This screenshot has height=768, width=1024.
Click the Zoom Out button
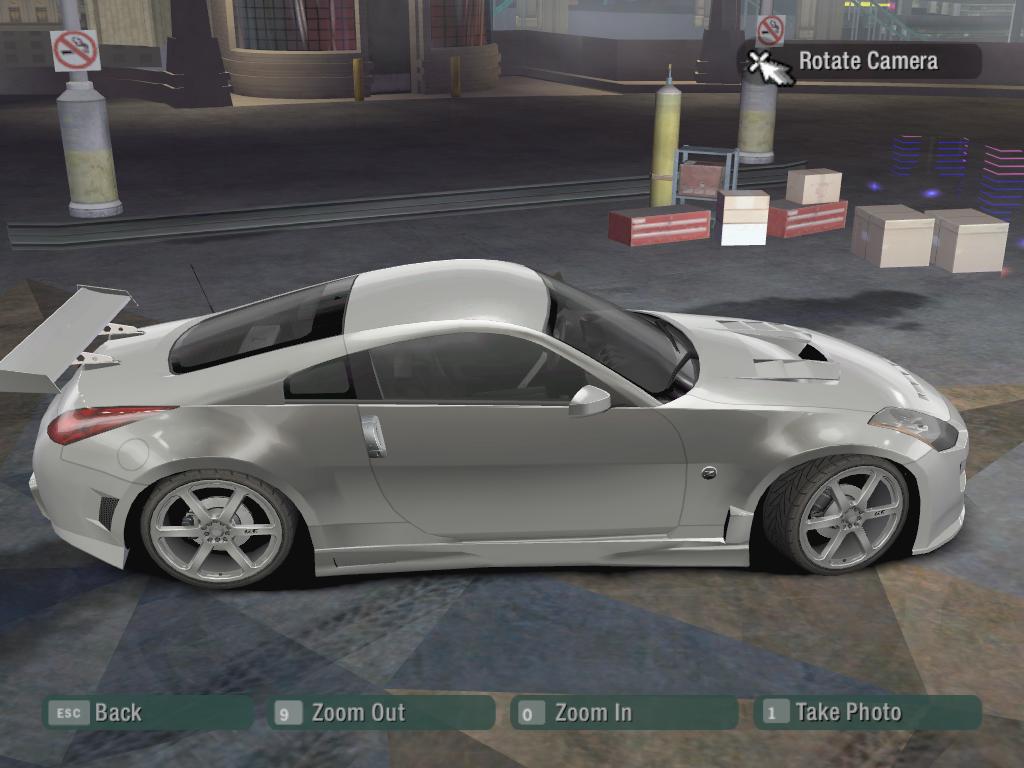381,713
